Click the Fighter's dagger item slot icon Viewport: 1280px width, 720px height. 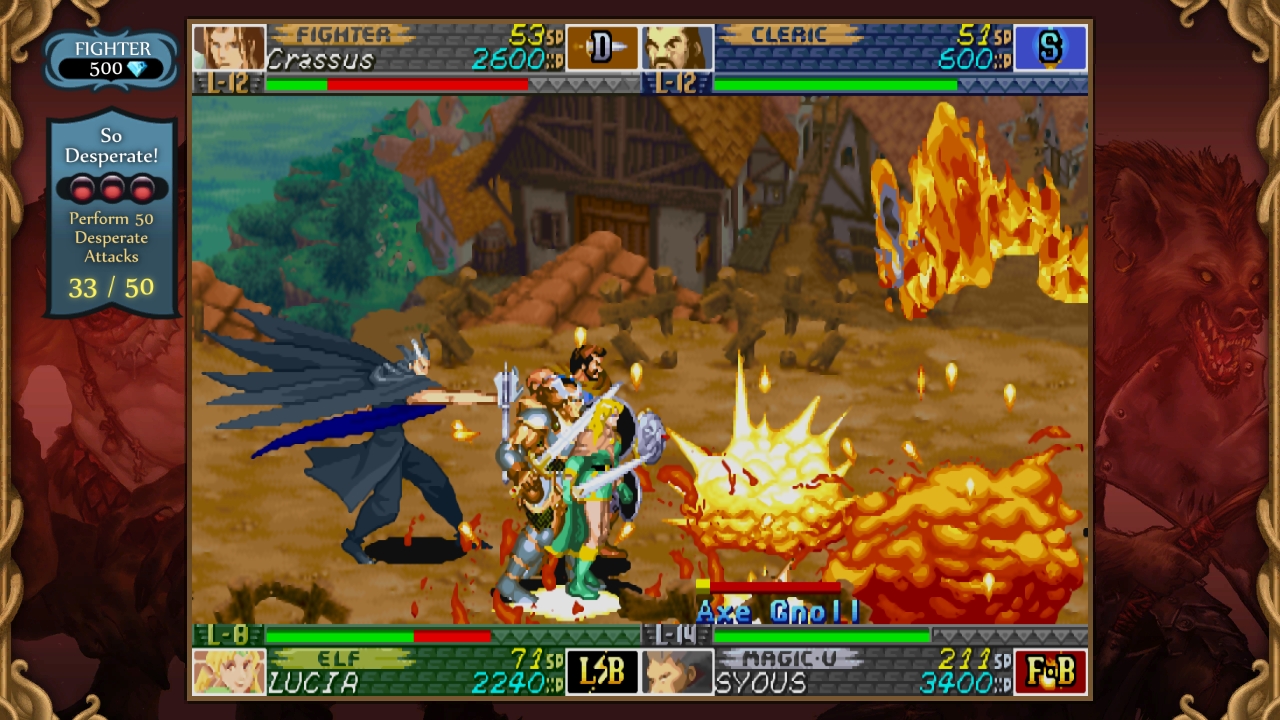coord(601,45)
